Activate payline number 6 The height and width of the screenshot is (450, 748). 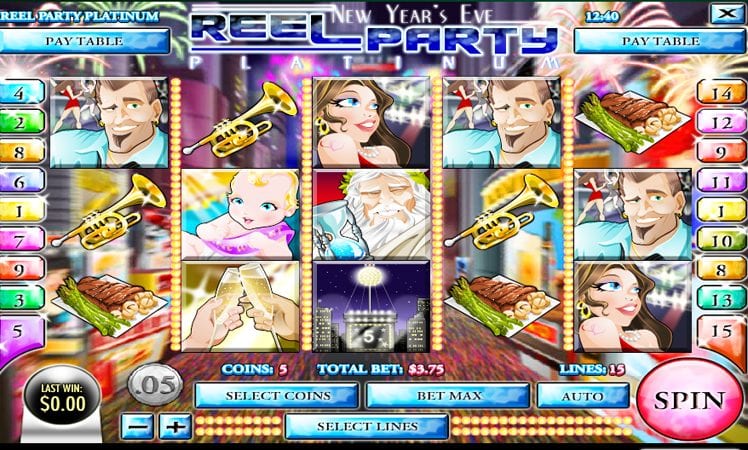coord(20,184)
